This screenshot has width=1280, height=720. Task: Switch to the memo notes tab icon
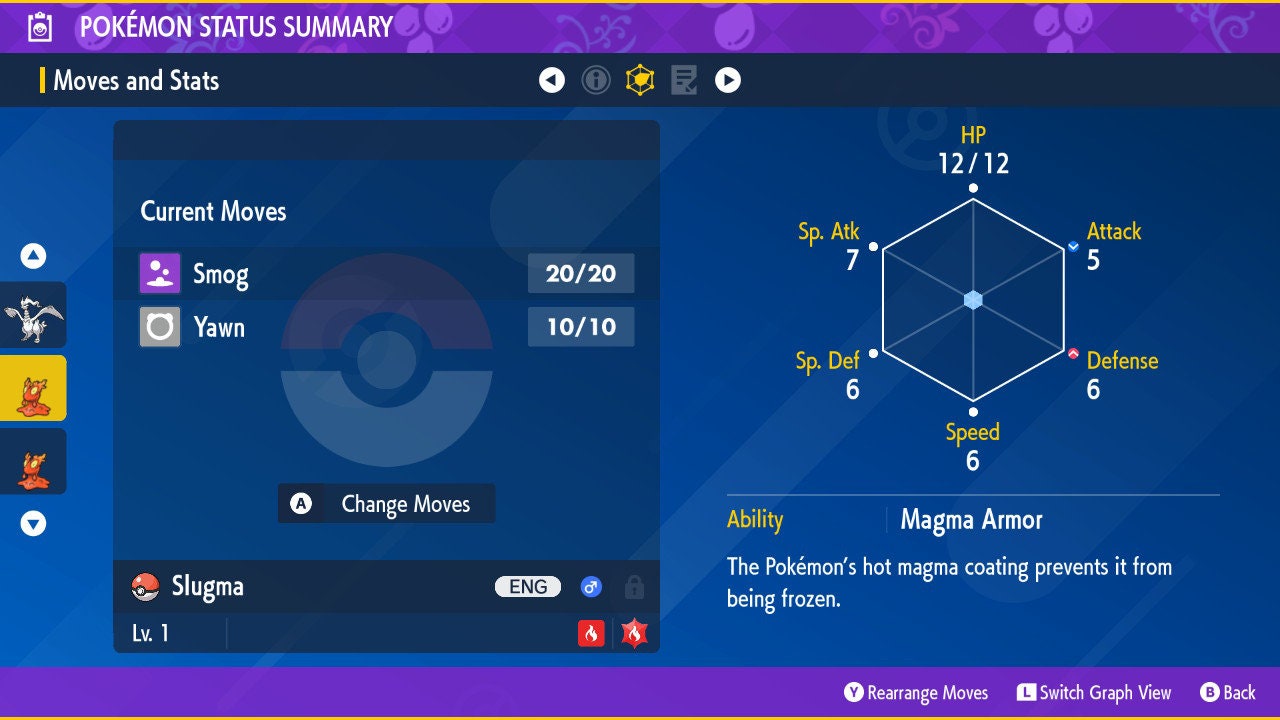click(684, 80)
